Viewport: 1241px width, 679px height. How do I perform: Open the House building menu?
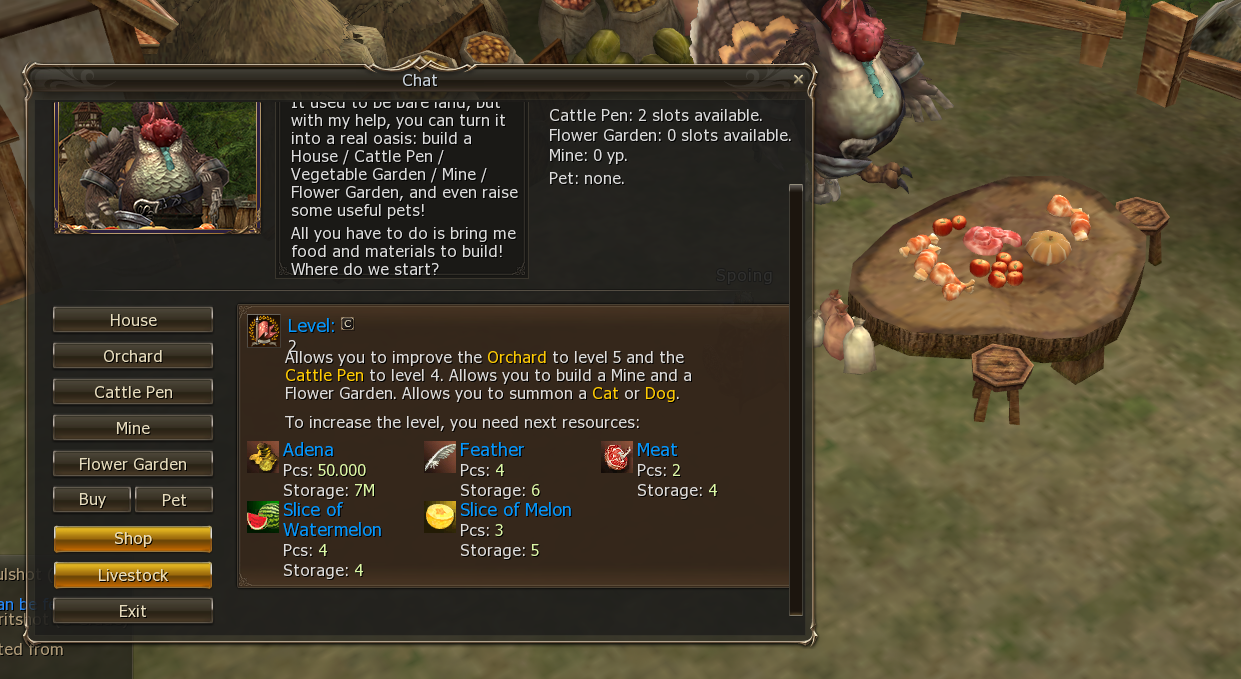click(x=133, y=320)
